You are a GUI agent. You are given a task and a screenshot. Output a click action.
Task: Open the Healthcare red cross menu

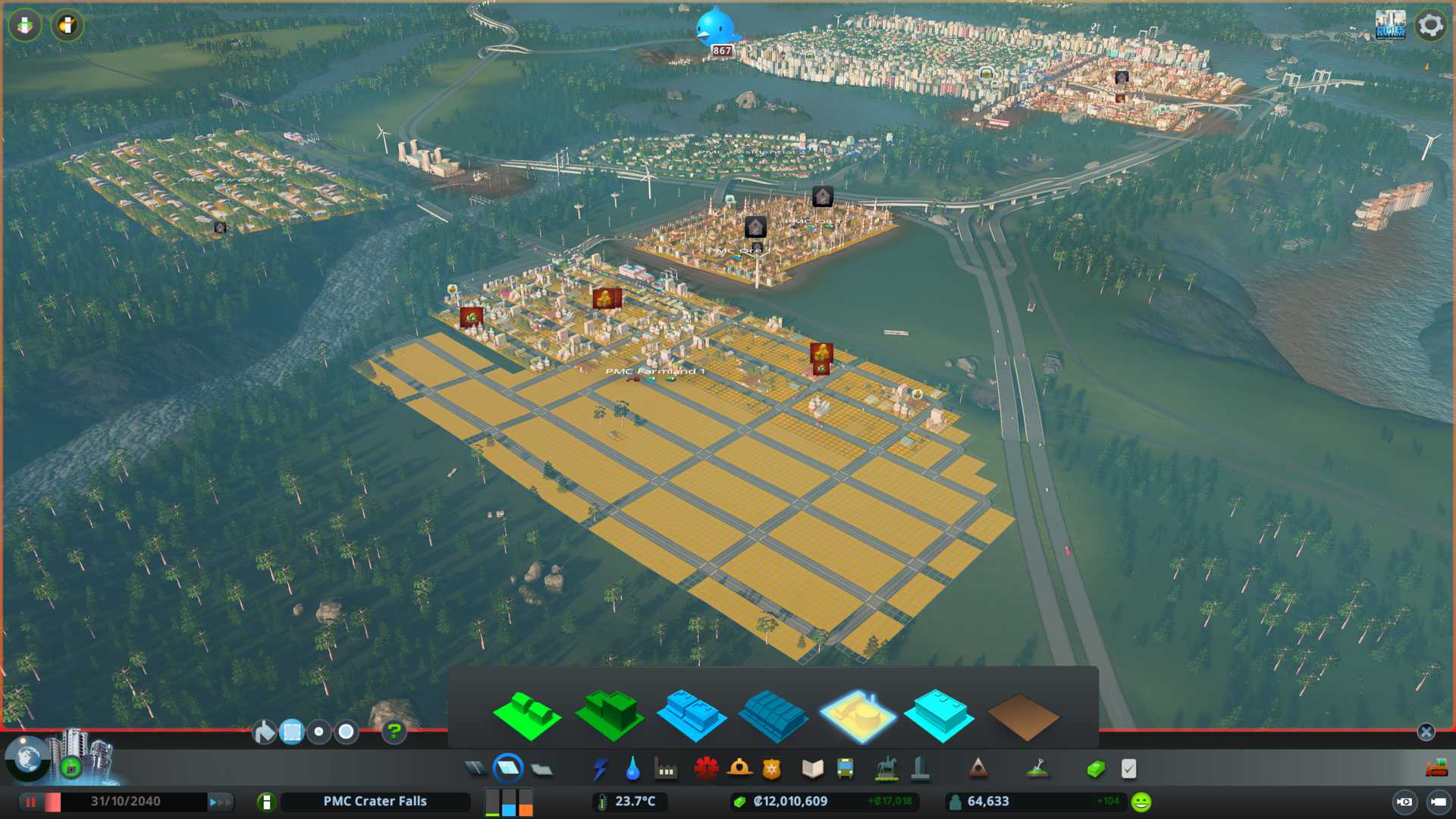coord(705,769)
